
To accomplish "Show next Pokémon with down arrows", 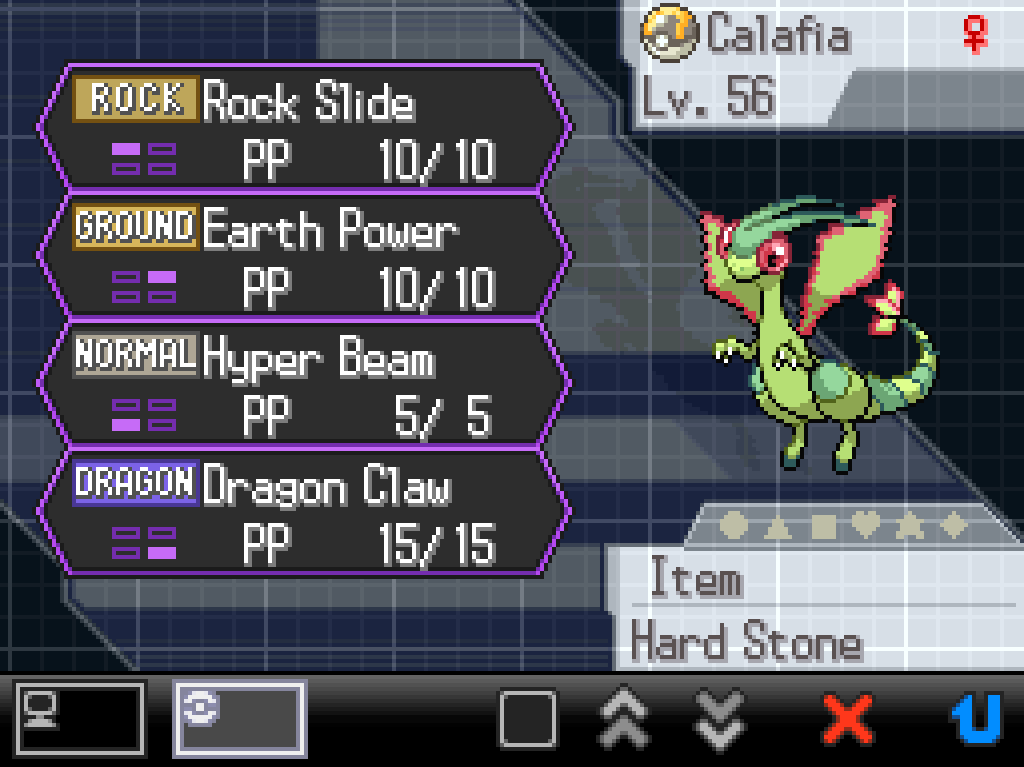I will click(719, 718).
